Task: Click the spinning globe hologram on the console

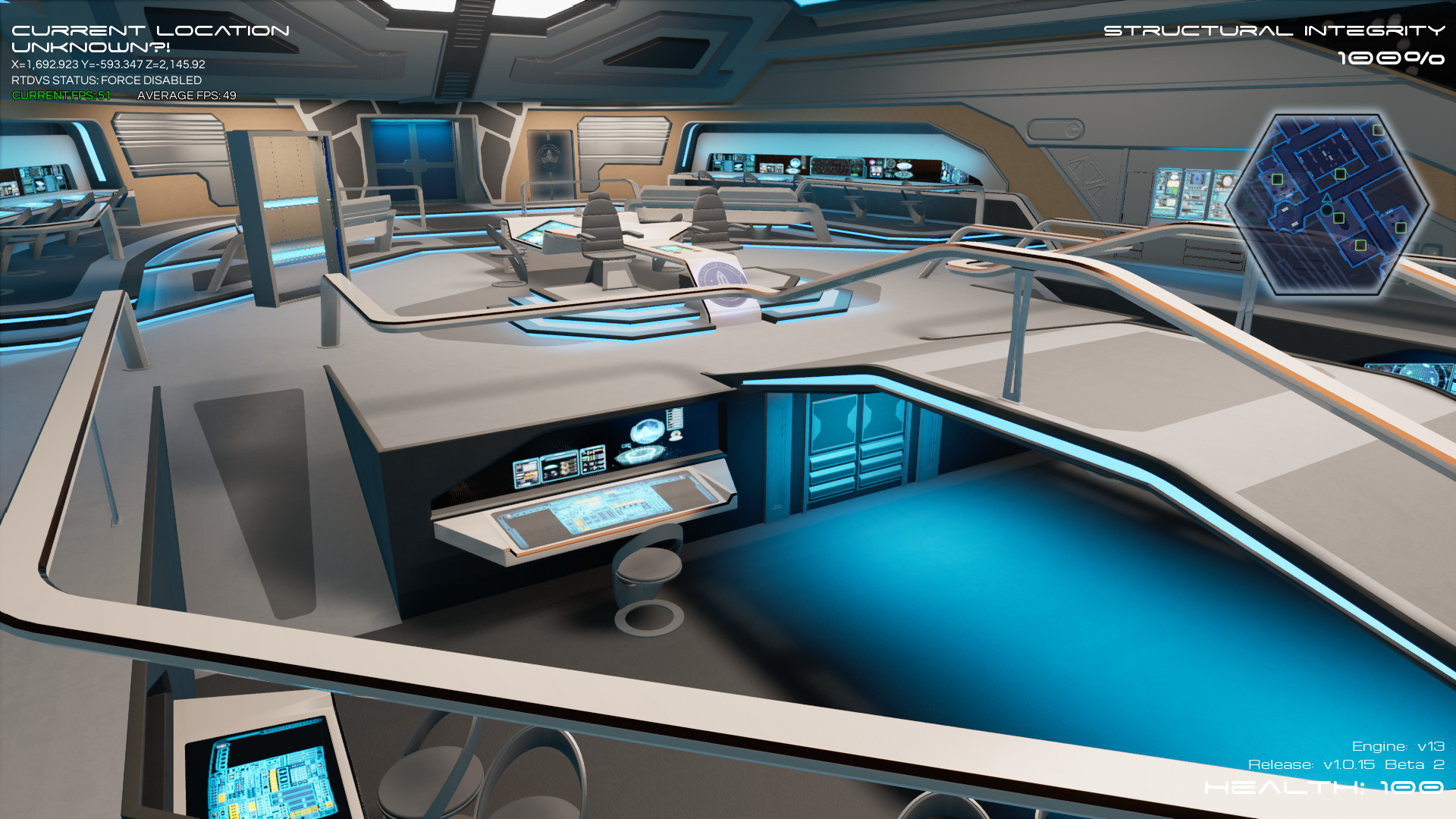Action: pos(648,429)
